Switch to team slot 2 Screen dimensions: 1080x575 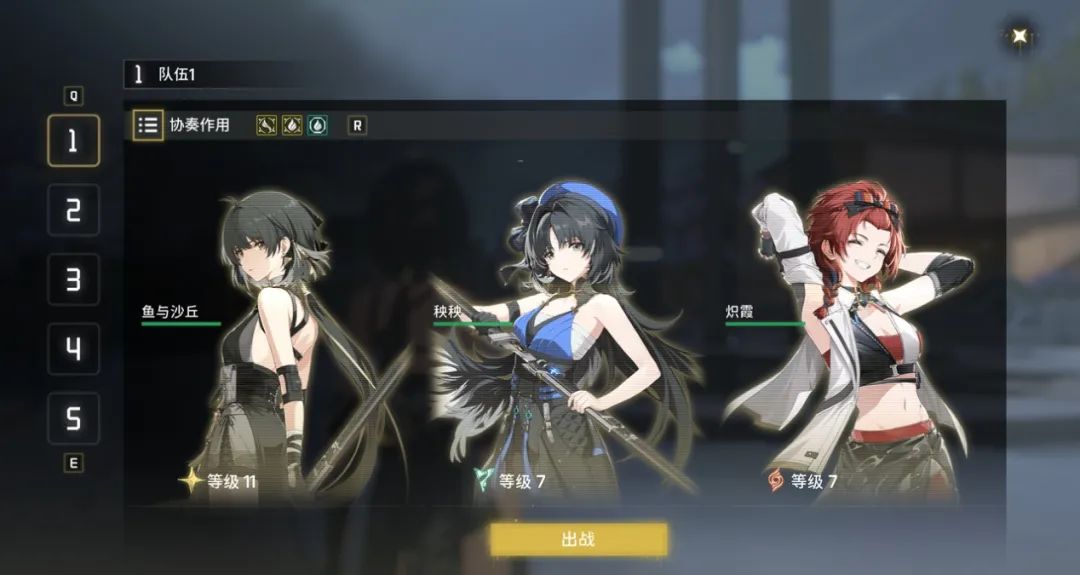[x=73, y=210]
